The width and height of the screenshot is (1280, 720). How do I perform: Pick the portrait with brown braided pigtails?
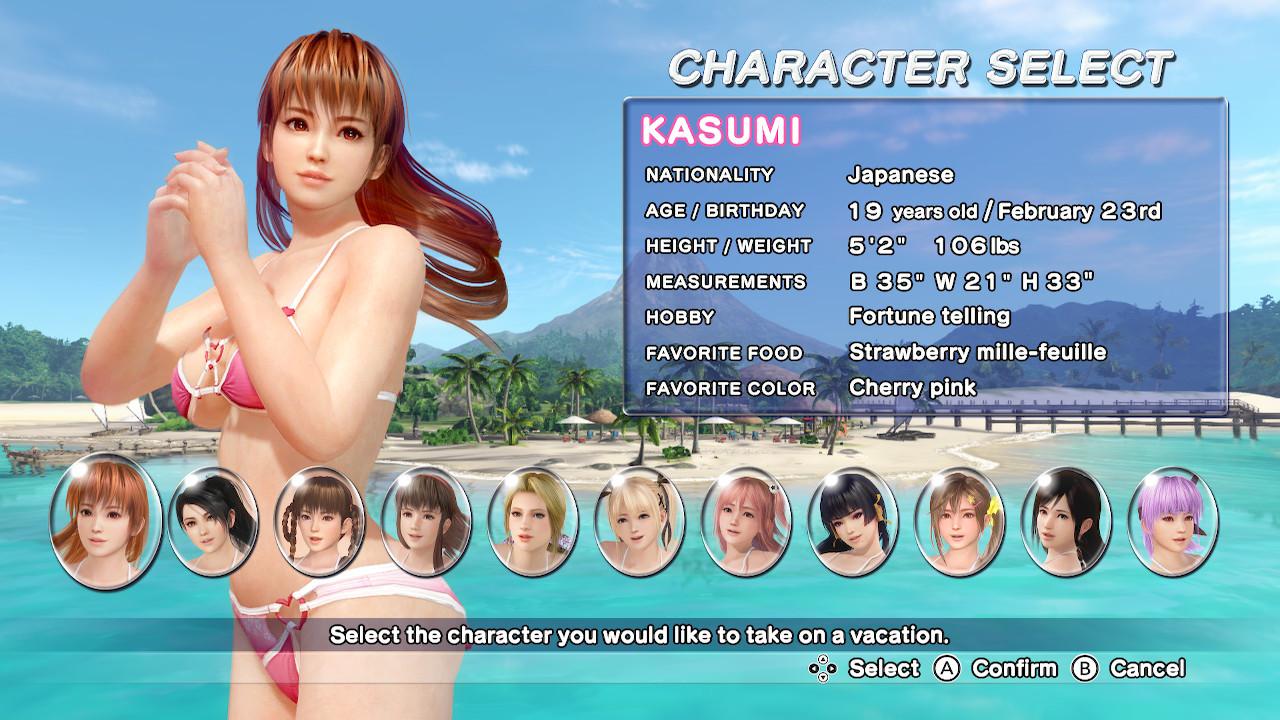(319, 521)
